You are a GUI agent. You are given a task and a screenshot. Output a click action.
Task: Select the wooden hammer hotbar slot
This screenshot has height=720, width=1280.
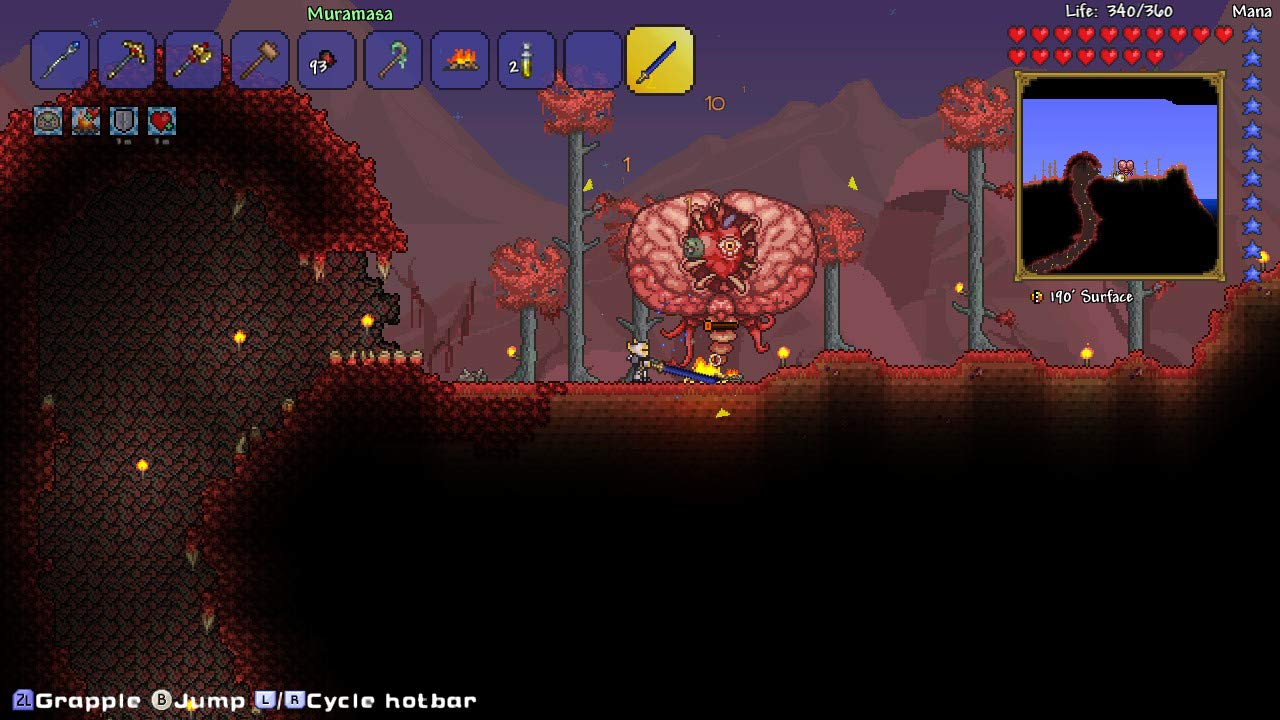[x=260, y=61]
